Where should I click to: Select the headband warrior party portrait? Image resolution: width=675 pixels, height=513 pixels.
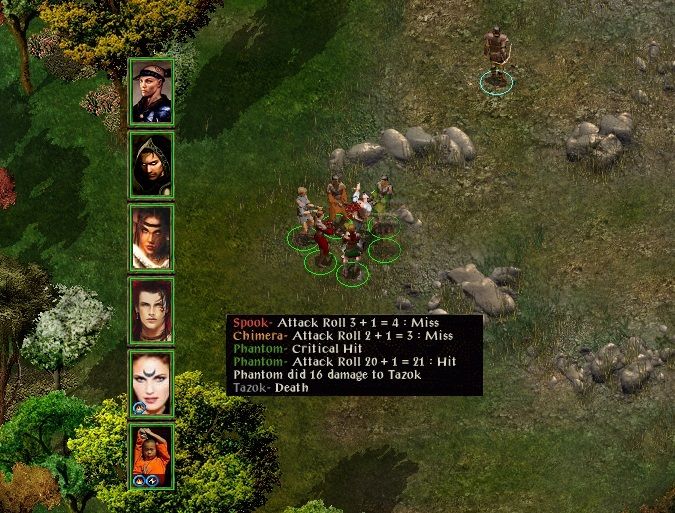(x=151, y=91)
